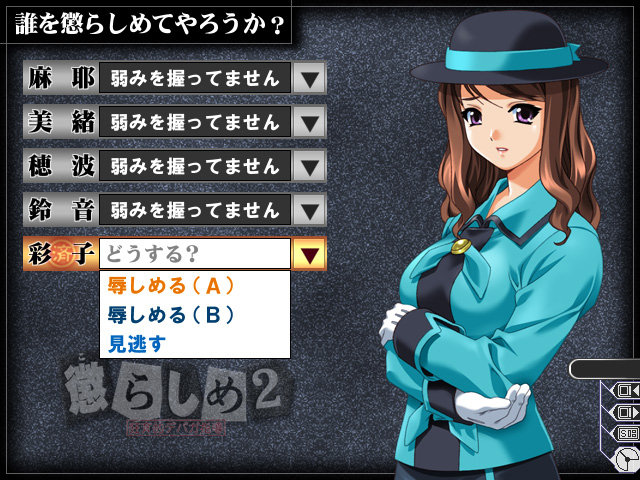Click the clock icon button
Image resolution: width=640 pixels, height=480 pixels.
(x=627, y=459)
